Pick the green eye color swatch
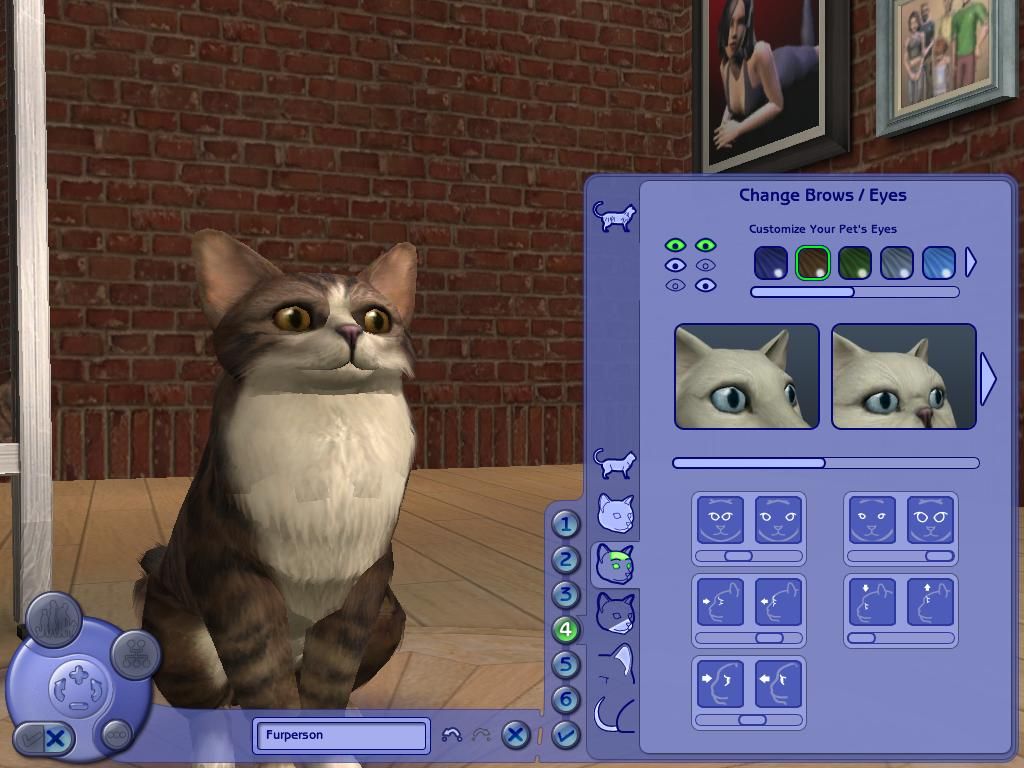This screenshot has height=768, width=1024. click(855, 263)
